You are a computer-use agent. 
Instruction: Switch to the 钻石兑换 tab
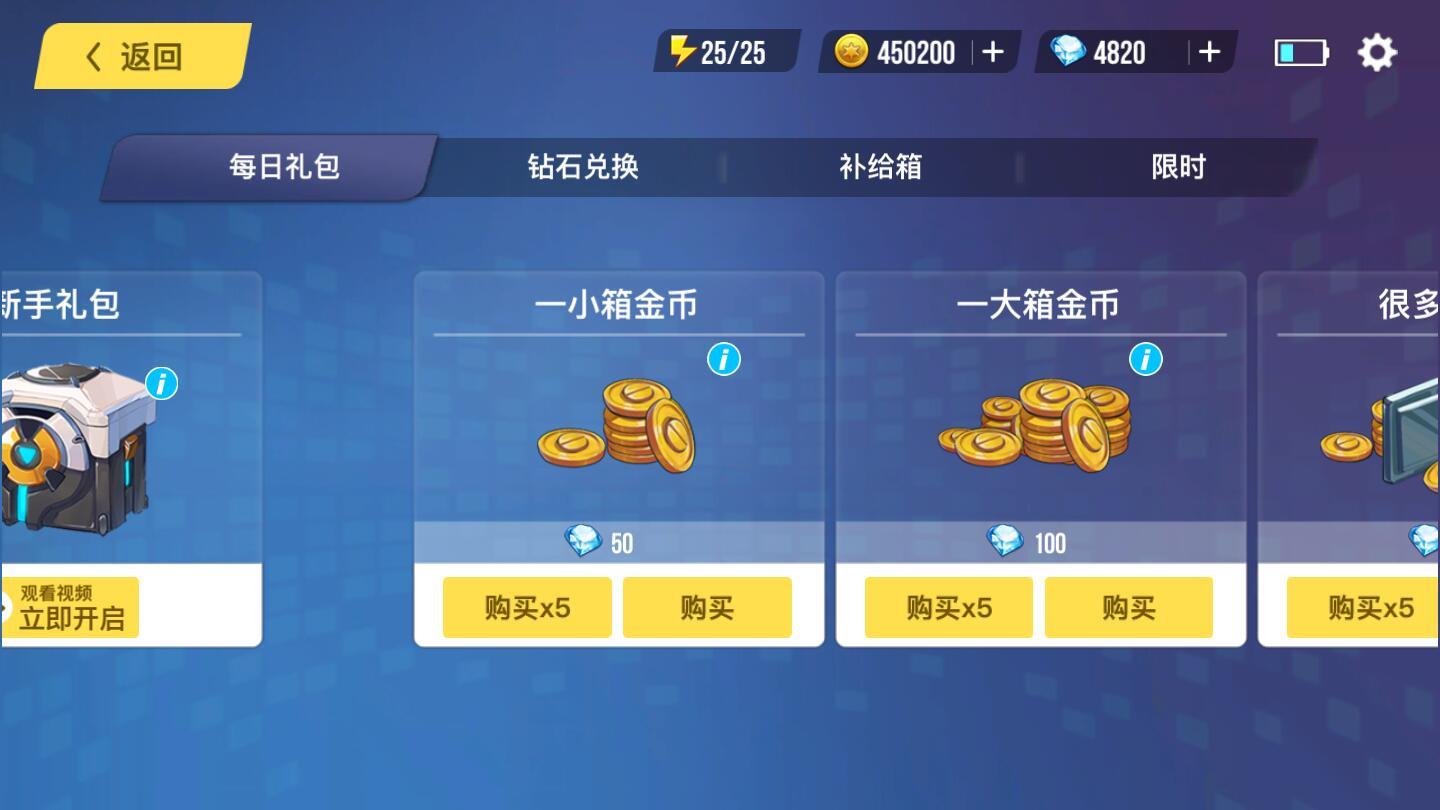(585, 168)
